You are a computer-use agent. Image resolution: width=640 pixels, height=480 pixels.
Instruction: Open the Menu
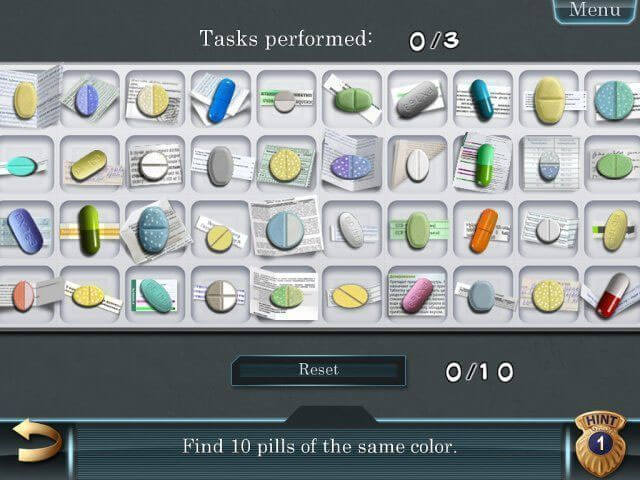(595, 10)
